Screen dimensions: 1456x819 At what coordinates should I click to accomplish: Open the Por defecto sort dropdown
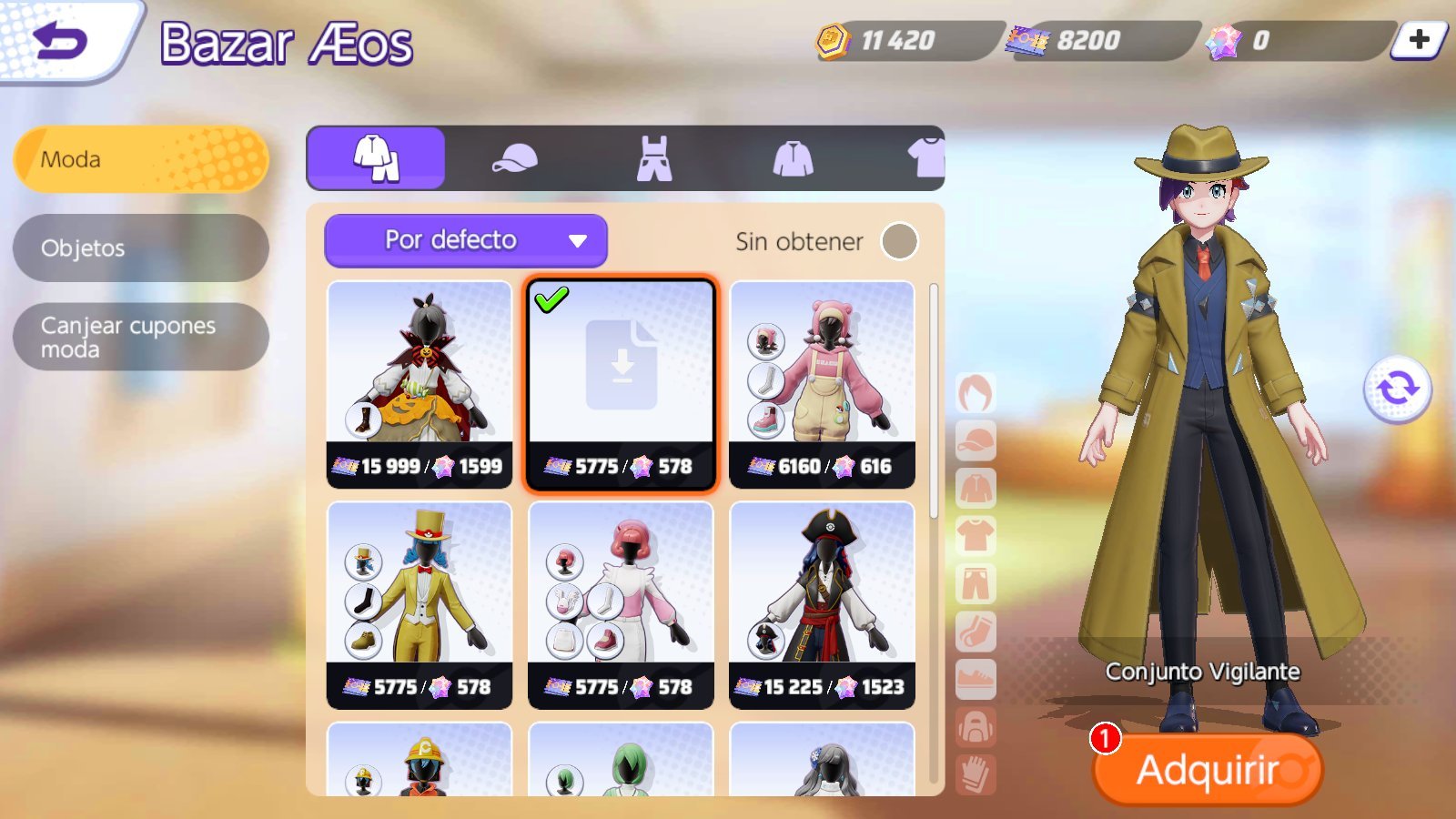[x=466, y=240]
